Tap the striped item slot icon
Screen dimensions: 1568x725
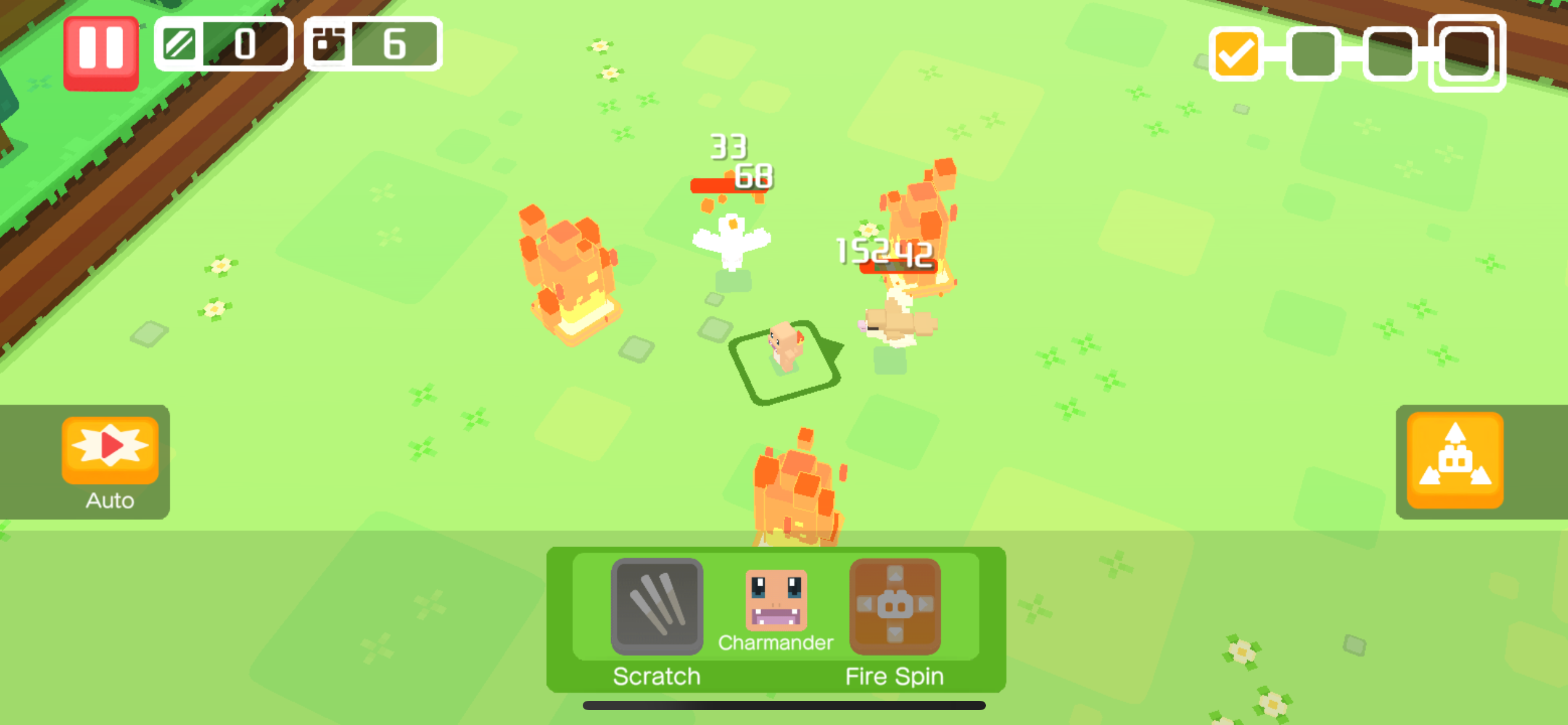tap(180, 45)
